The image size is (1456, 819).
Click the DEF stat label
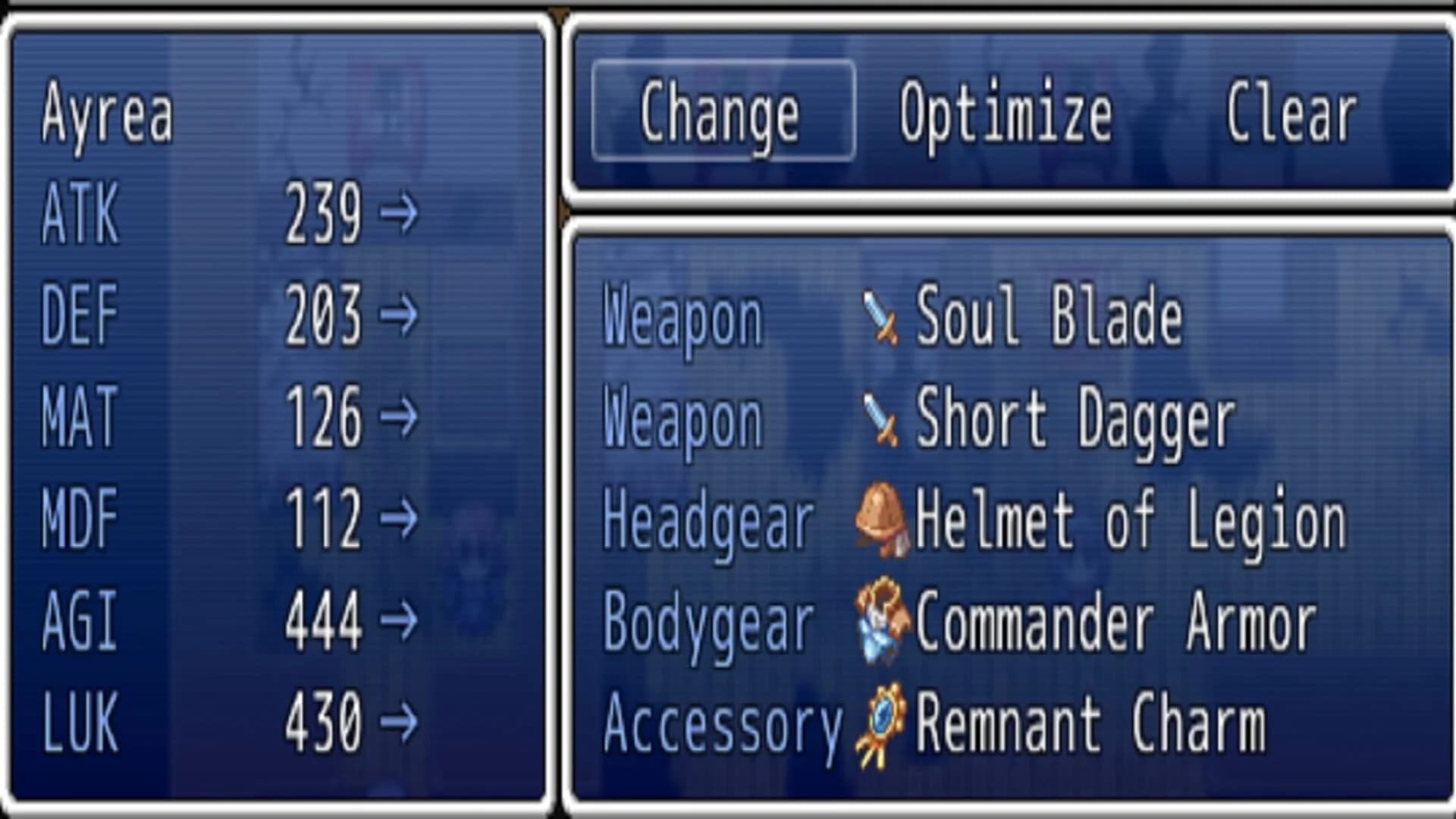(80, 315)
